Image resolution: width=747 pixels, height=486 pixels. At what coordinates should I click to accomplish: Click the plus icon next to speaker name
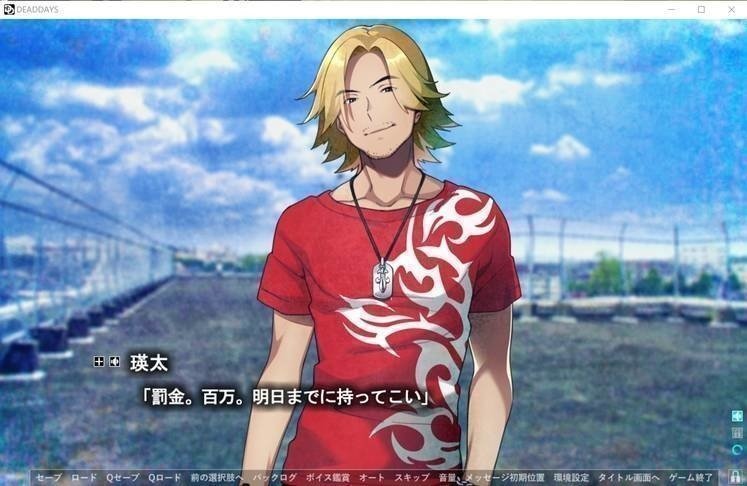coord(99,360)
